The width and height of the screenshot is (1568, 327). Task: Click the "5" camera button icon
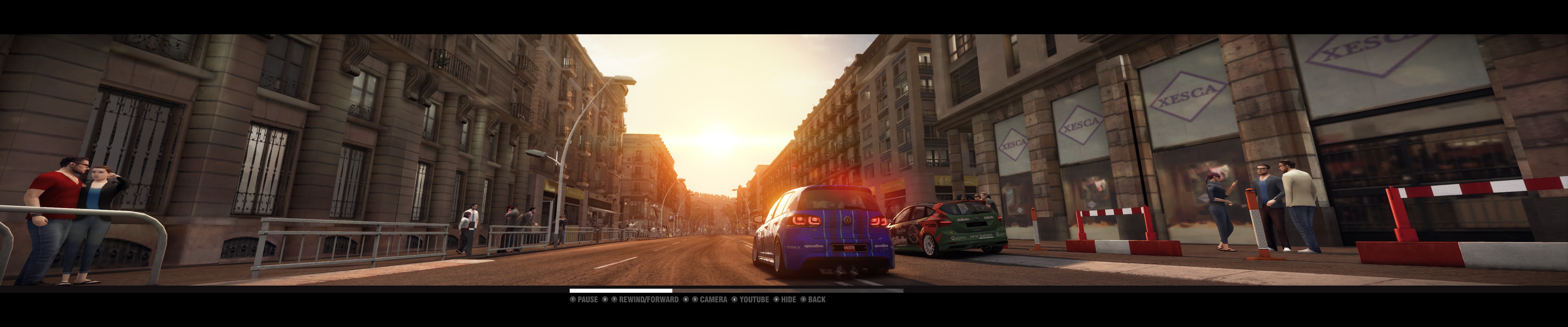coord(695,300)
